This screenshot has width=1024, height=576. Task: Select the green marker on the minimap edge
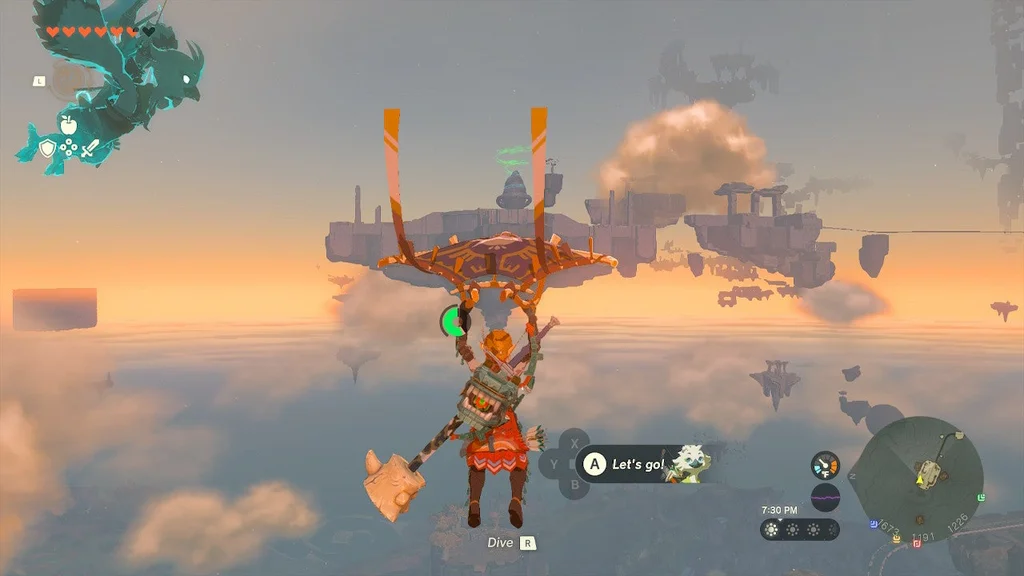point(982,497)
